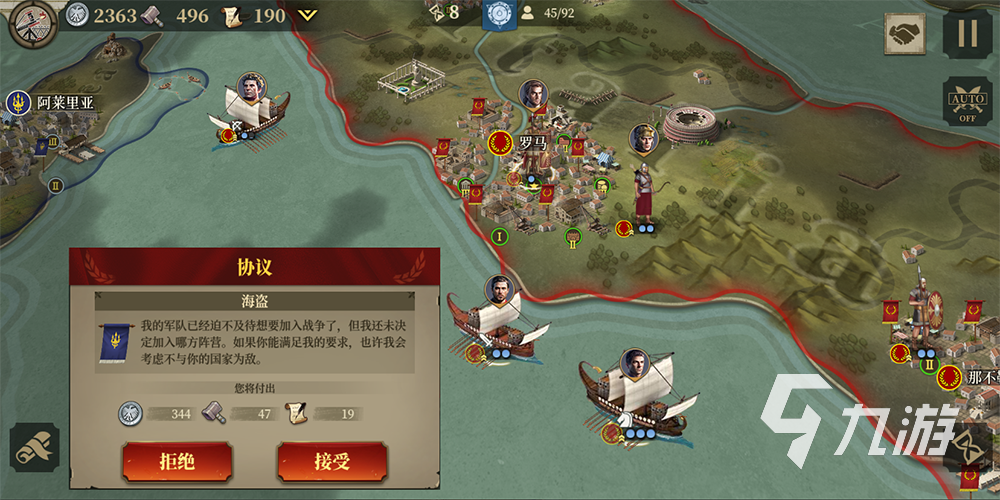Viewport: 1000px width, 500px height.
Task: Accept the pirate agreement (接受)
Action: tap(332, 461)
